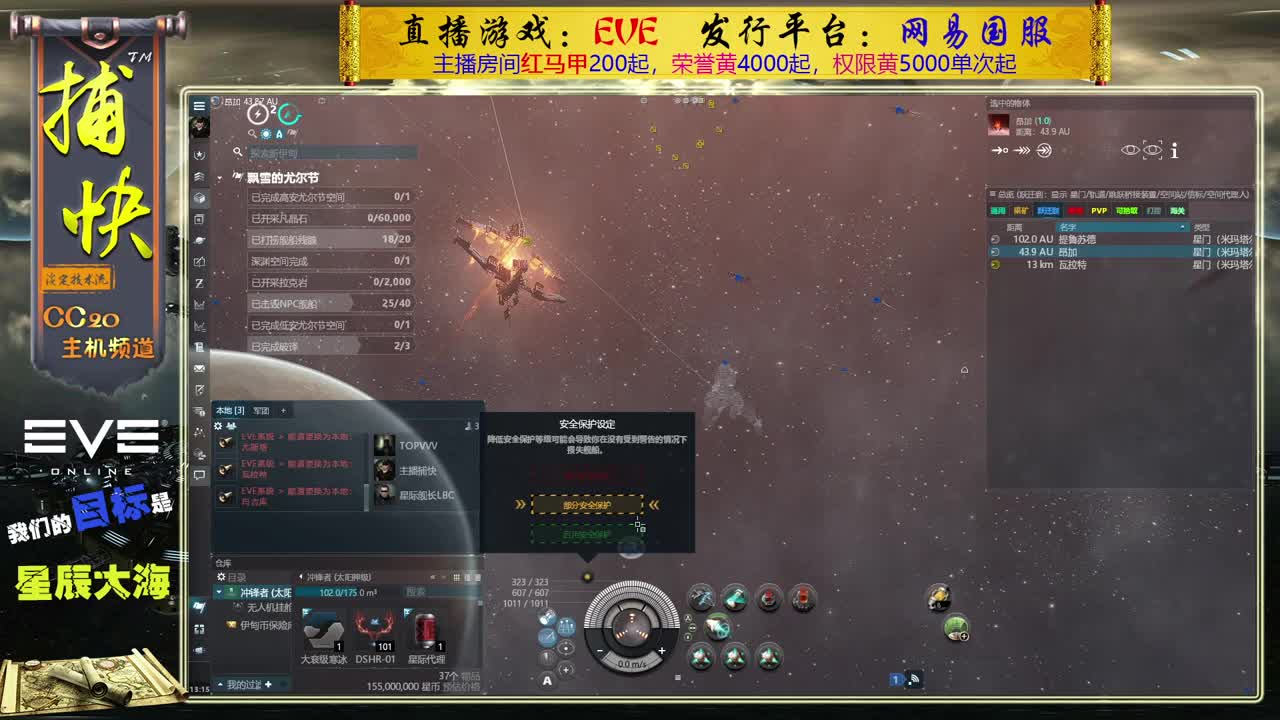Select the PVP overview tab
Image resolution: width=1280 pixels, height=720 pixels.
[x=1098, y=211]
